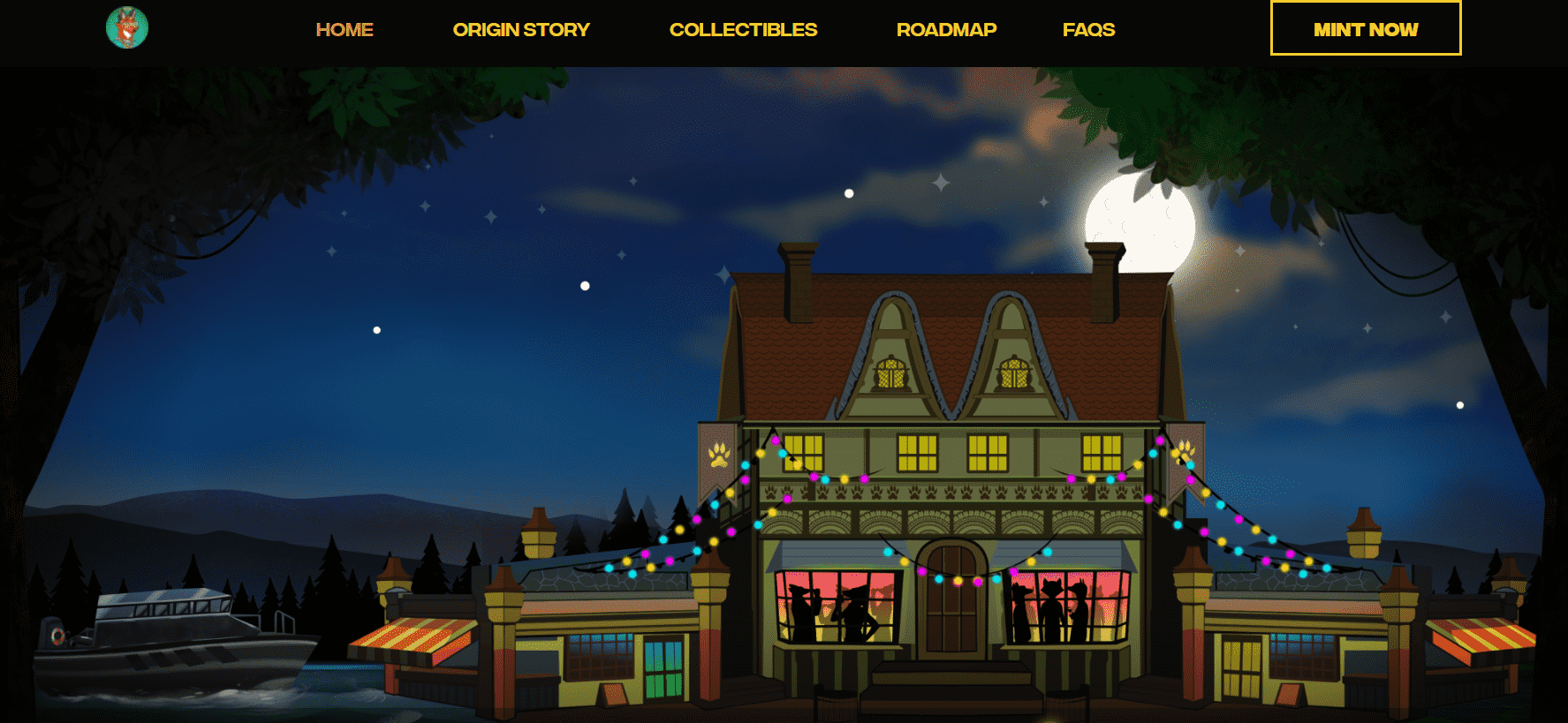Select the HOME navigation item

[x=344, y=29]
